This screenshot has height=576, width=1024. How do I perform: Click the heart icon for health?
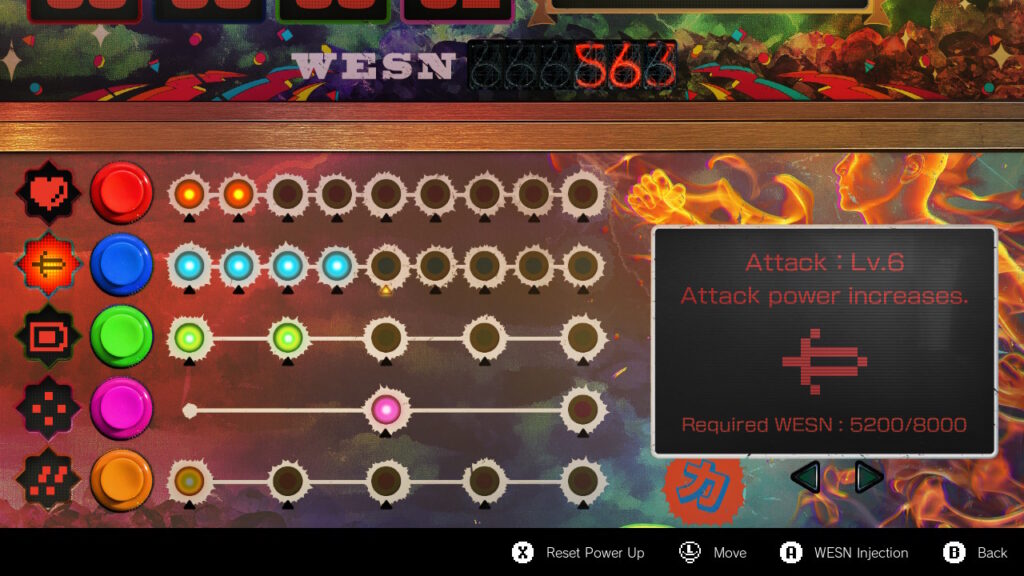[x=46, y=192]
